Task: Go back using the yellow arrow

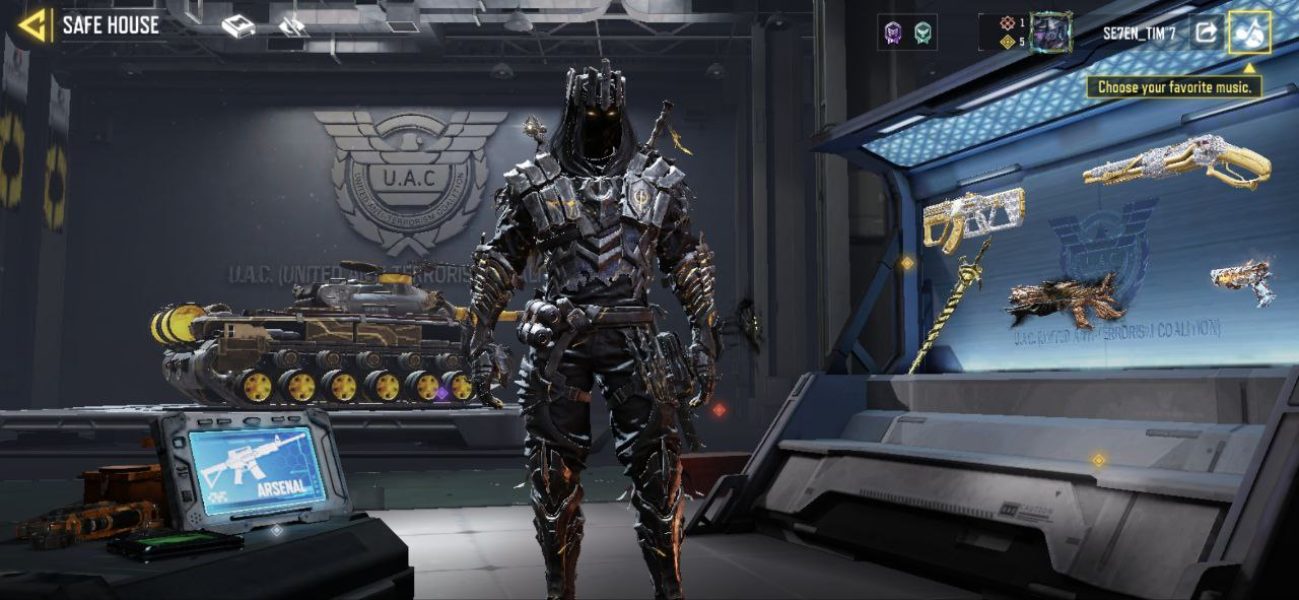Action: pyautogui.click(x=35, y=25)
